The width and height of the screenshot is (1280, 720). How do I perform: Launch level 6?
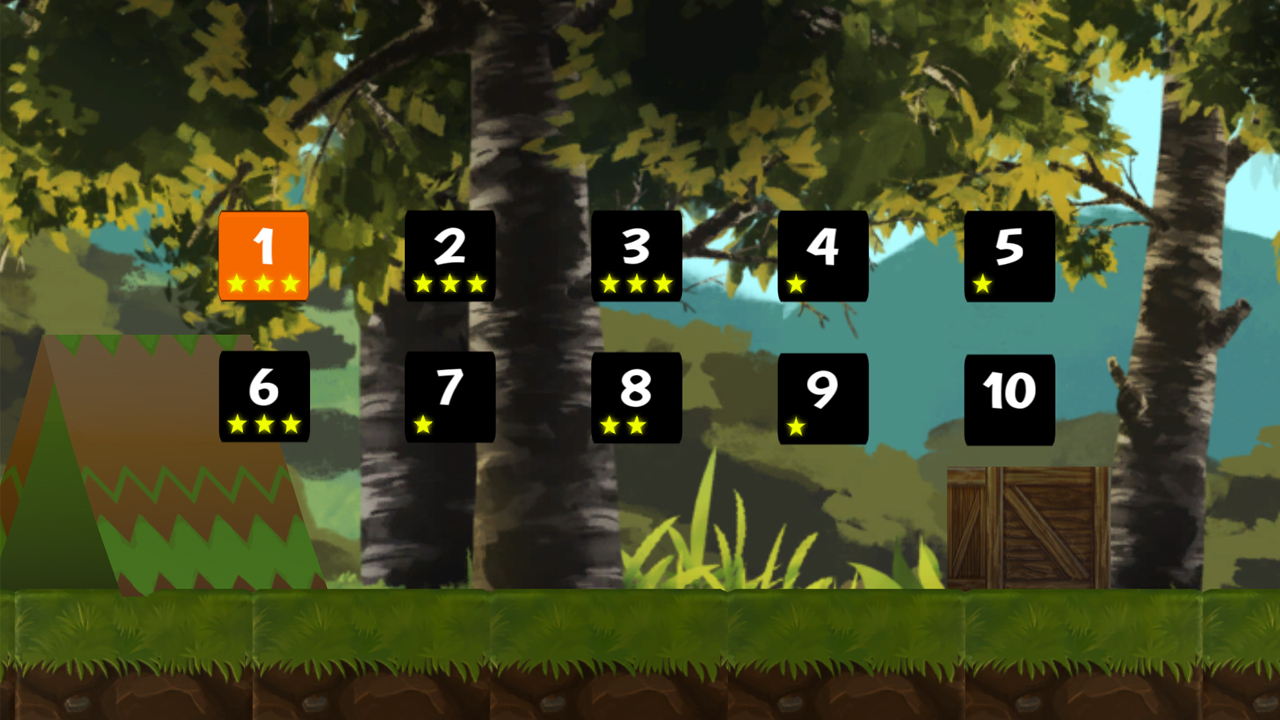point(264,390)
